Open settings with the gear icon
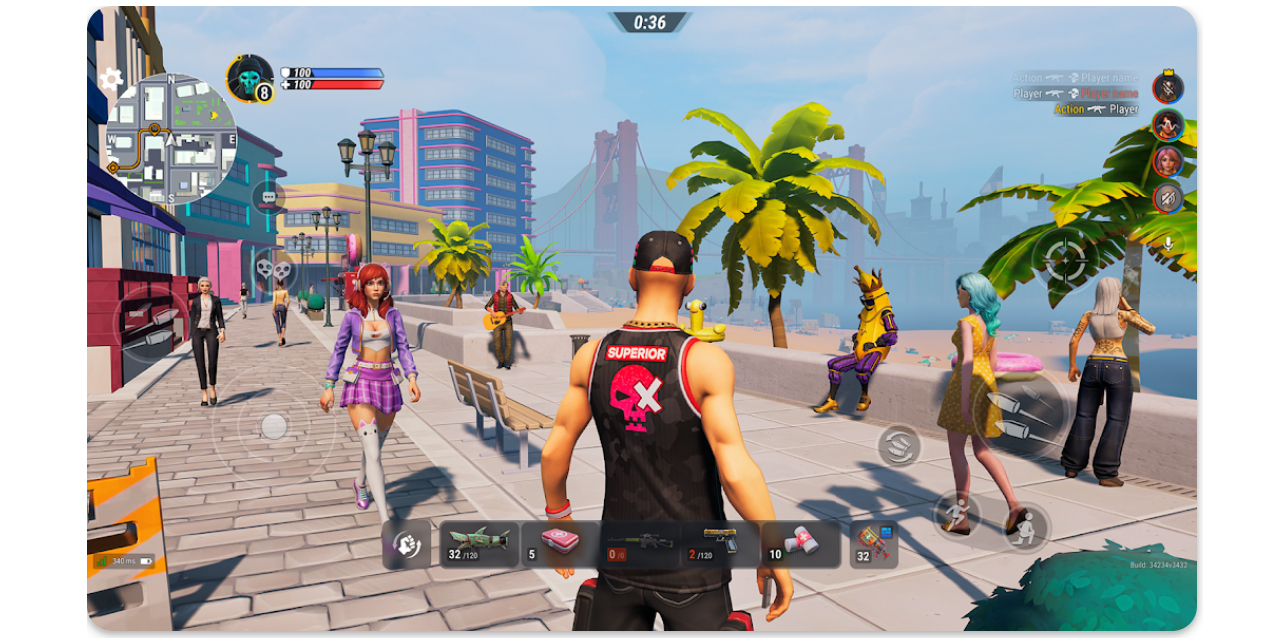Viewport: 1280px width, 640px height. [111, 79]
